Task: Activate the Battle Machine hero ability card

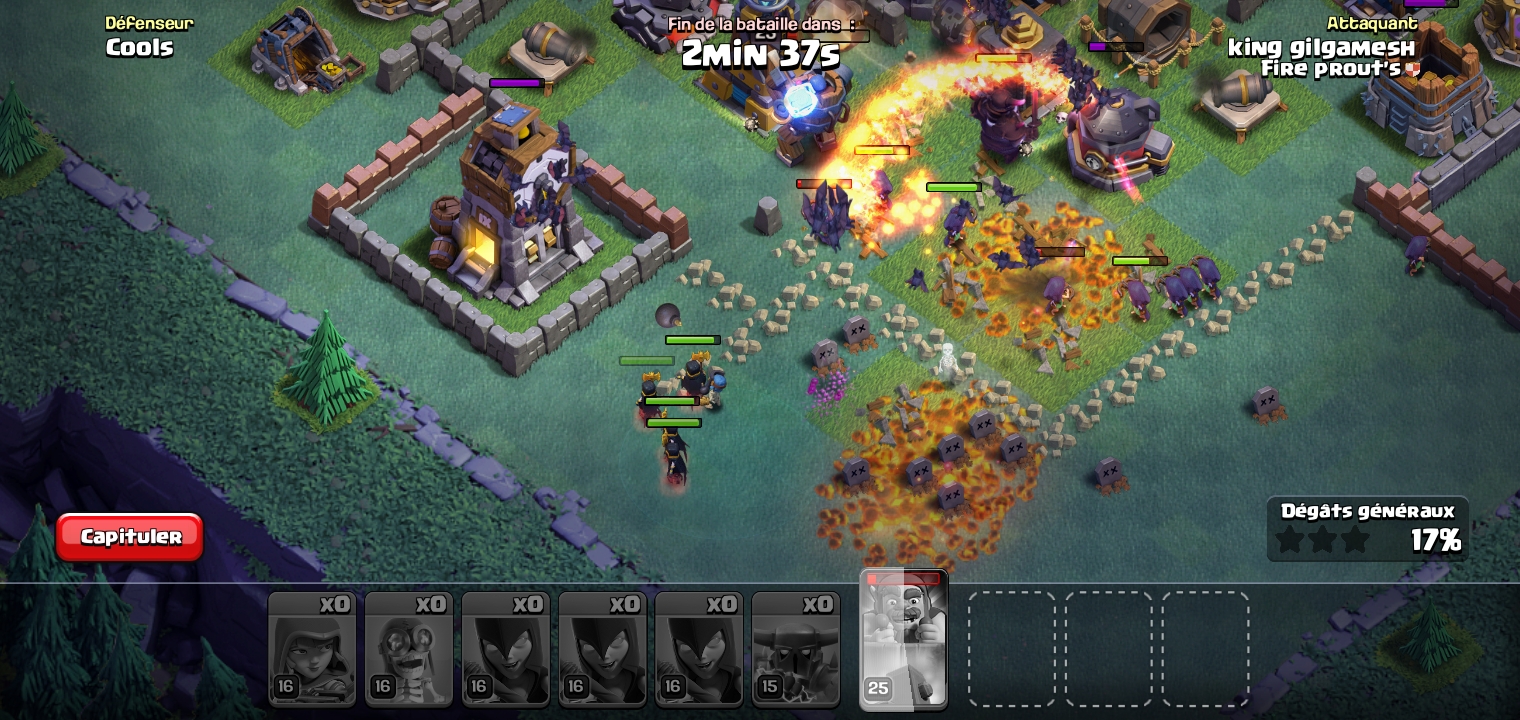Action: pyautogui.click(x=903, y=640)
